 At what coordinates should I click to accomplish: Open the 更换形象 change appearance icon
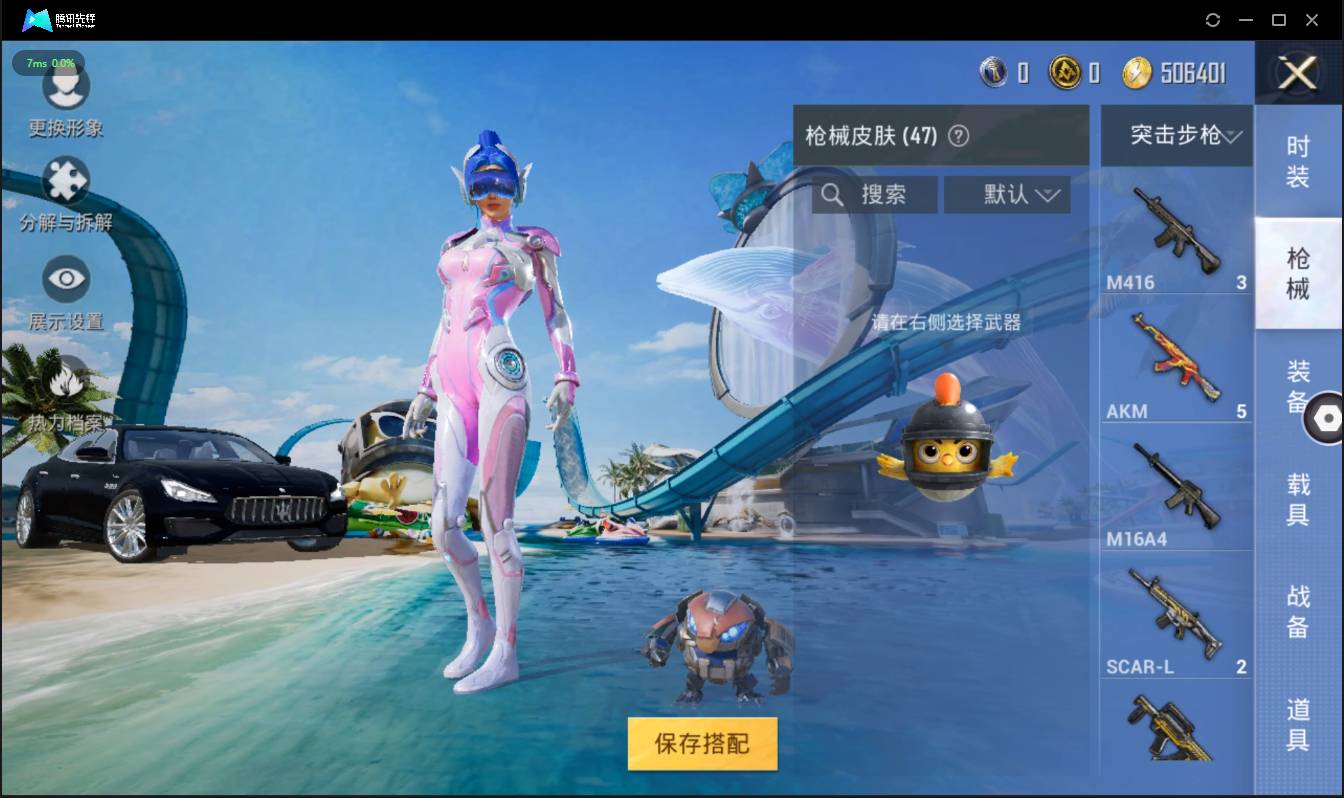pyautogui.click(x=66, y=90)
